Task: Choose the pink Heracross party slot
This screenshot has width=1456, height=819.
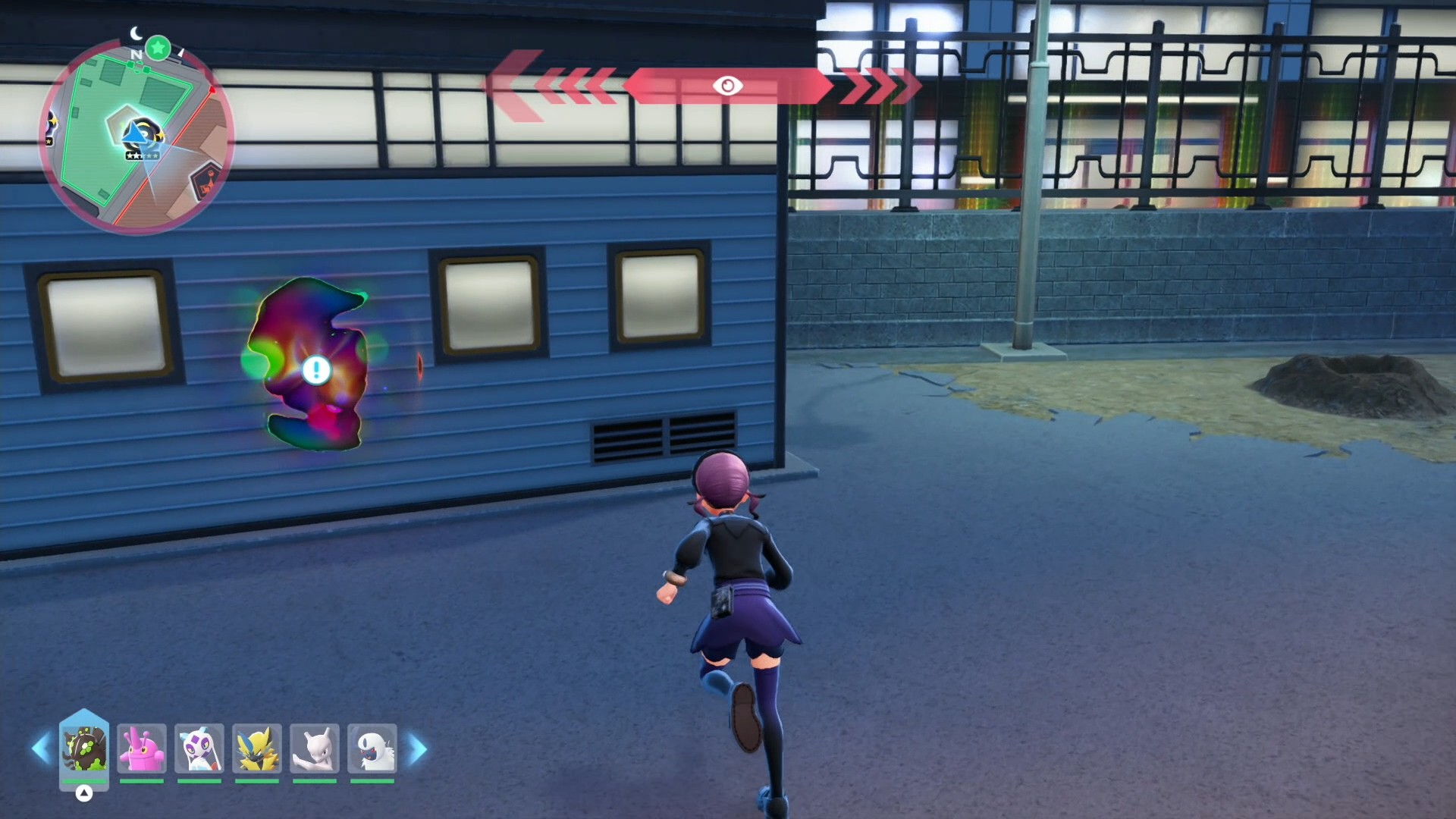Action: pyautogui.click(x=142, y=748)
